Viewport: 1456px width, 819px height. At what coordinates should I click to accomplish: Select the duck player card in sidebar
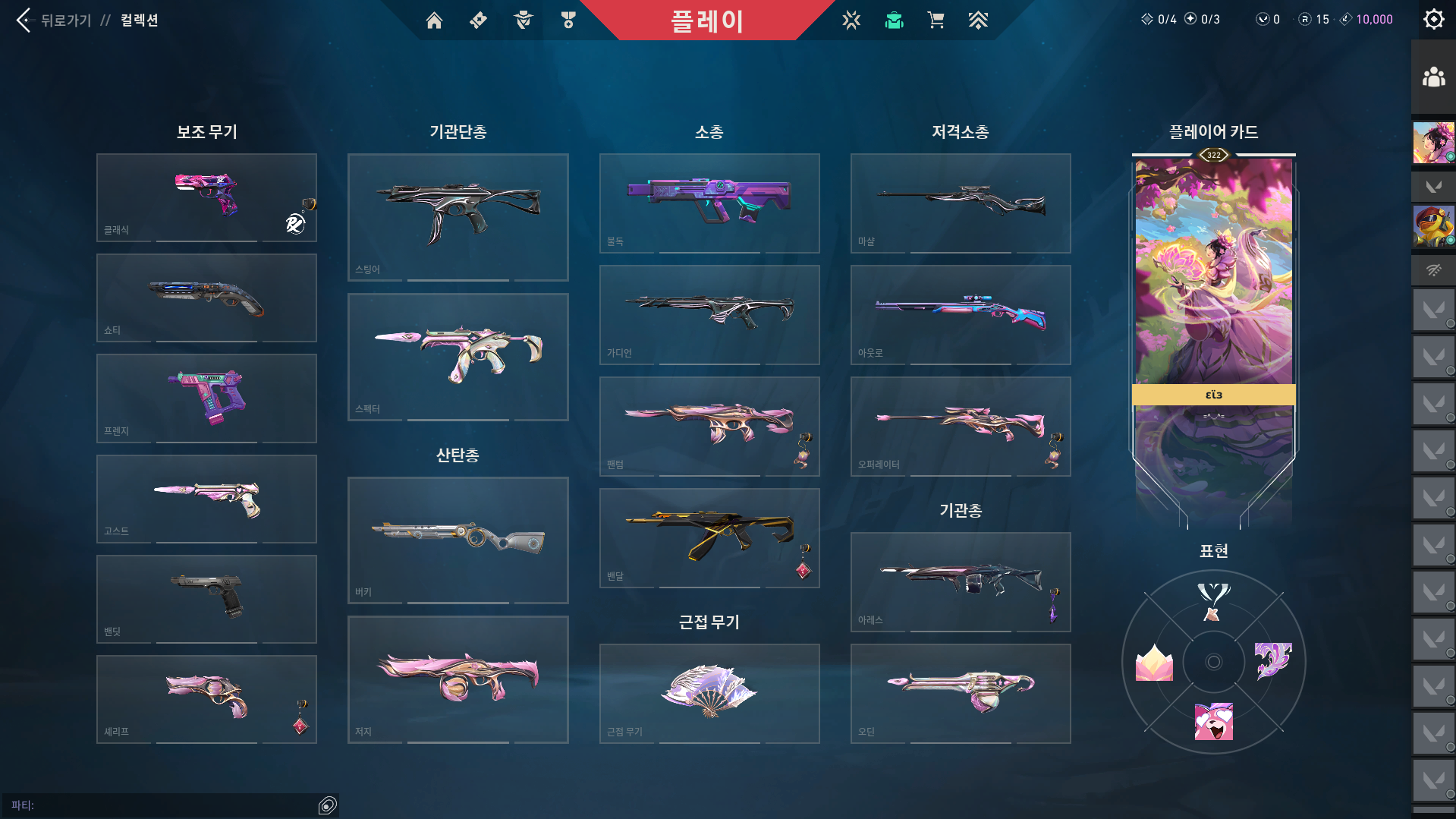coord(1433,226)
